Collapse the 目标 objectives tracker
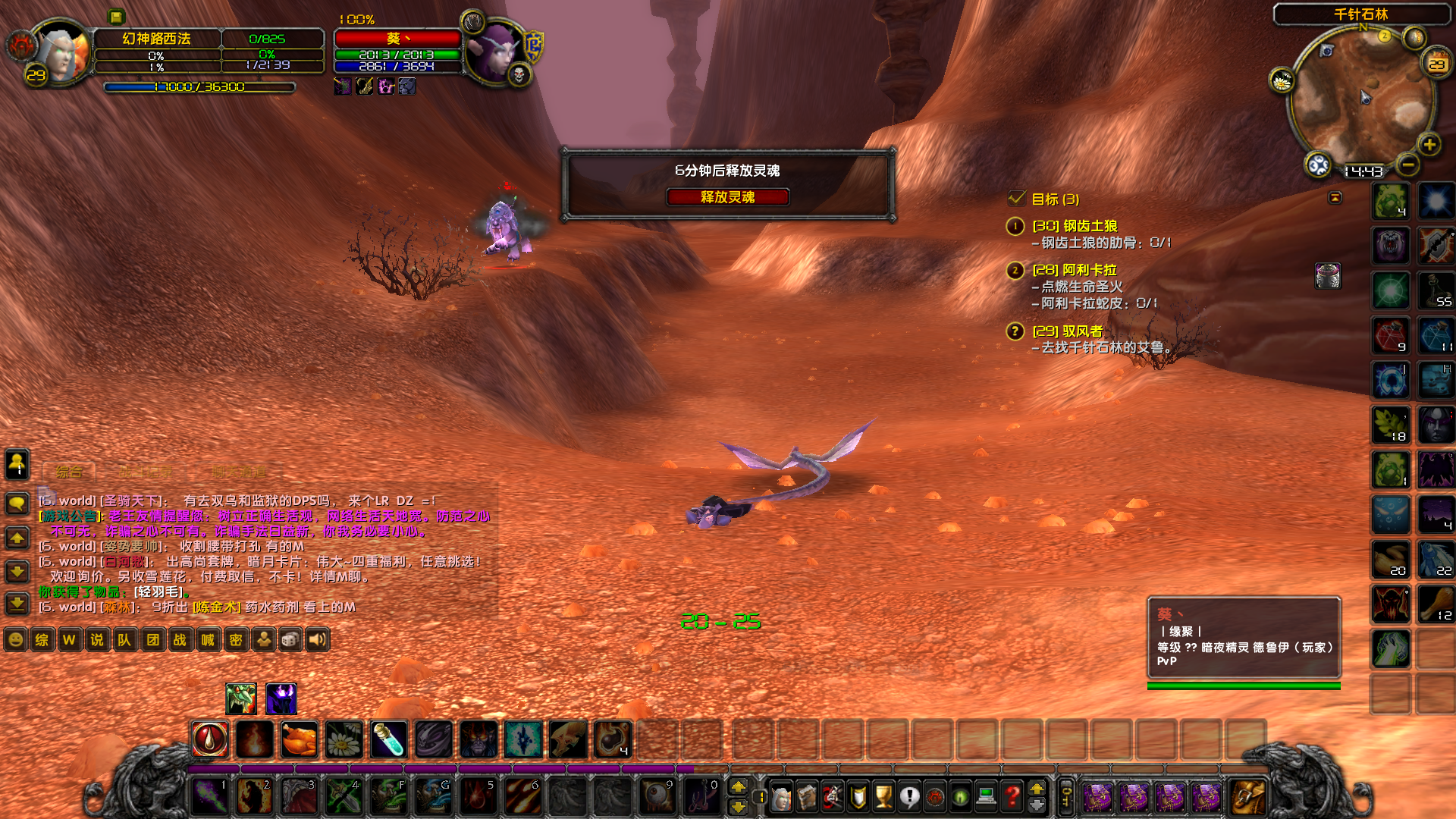1456x819 pixels. pos(1335,198)
